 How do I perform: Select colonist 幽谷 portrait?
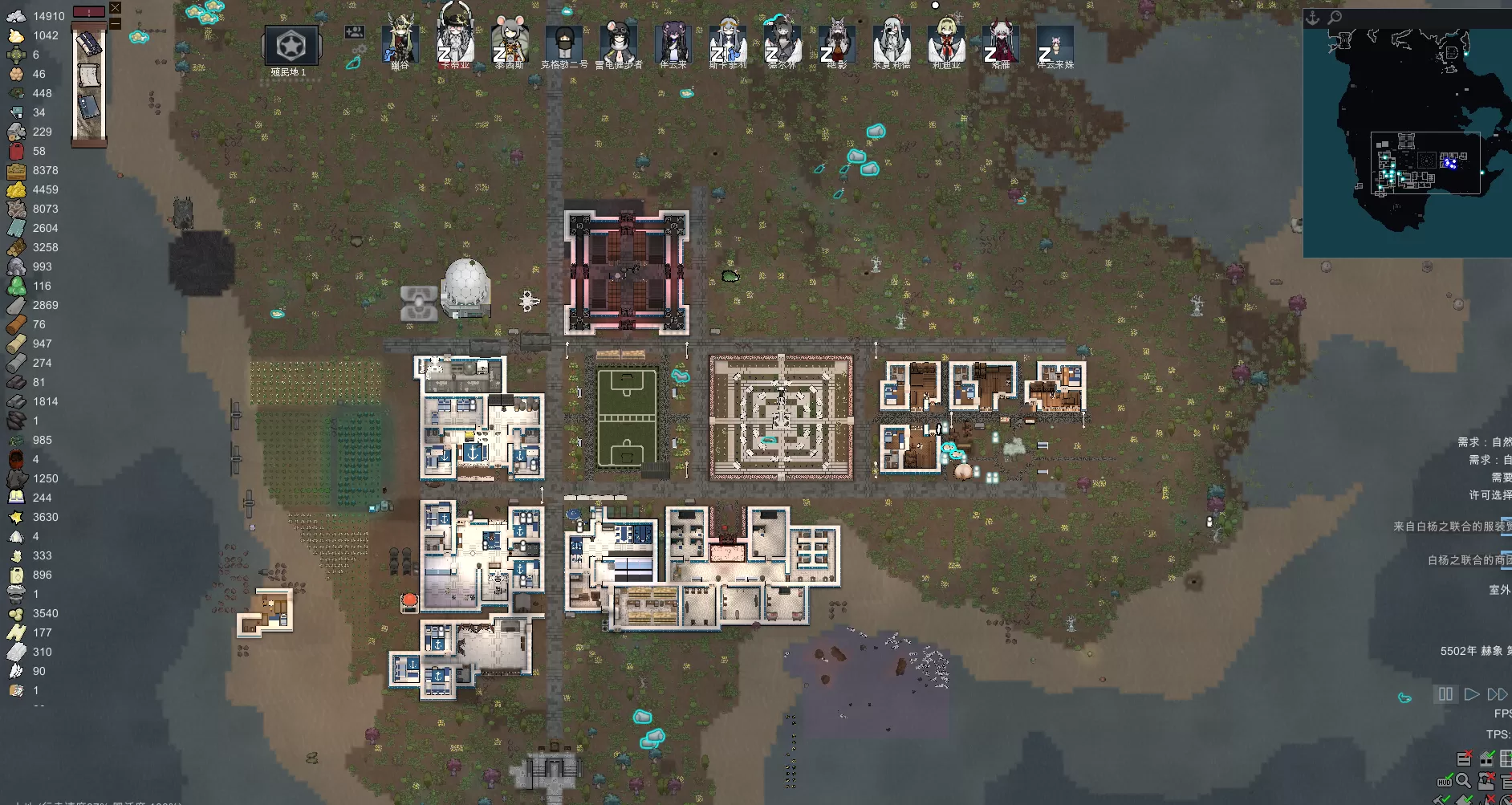400,42
